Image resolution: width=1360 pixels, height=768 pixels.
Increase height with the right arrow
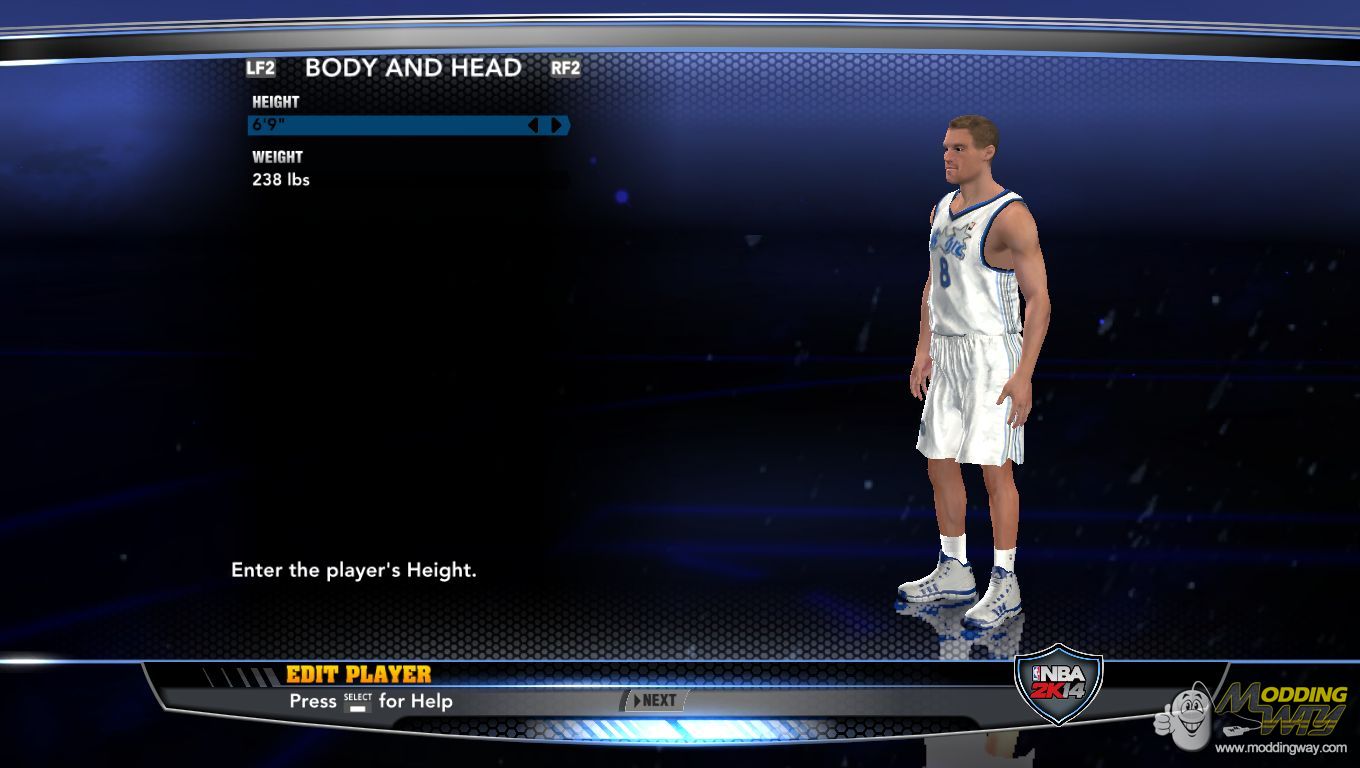pyautogui.click(x=556, y=125)
